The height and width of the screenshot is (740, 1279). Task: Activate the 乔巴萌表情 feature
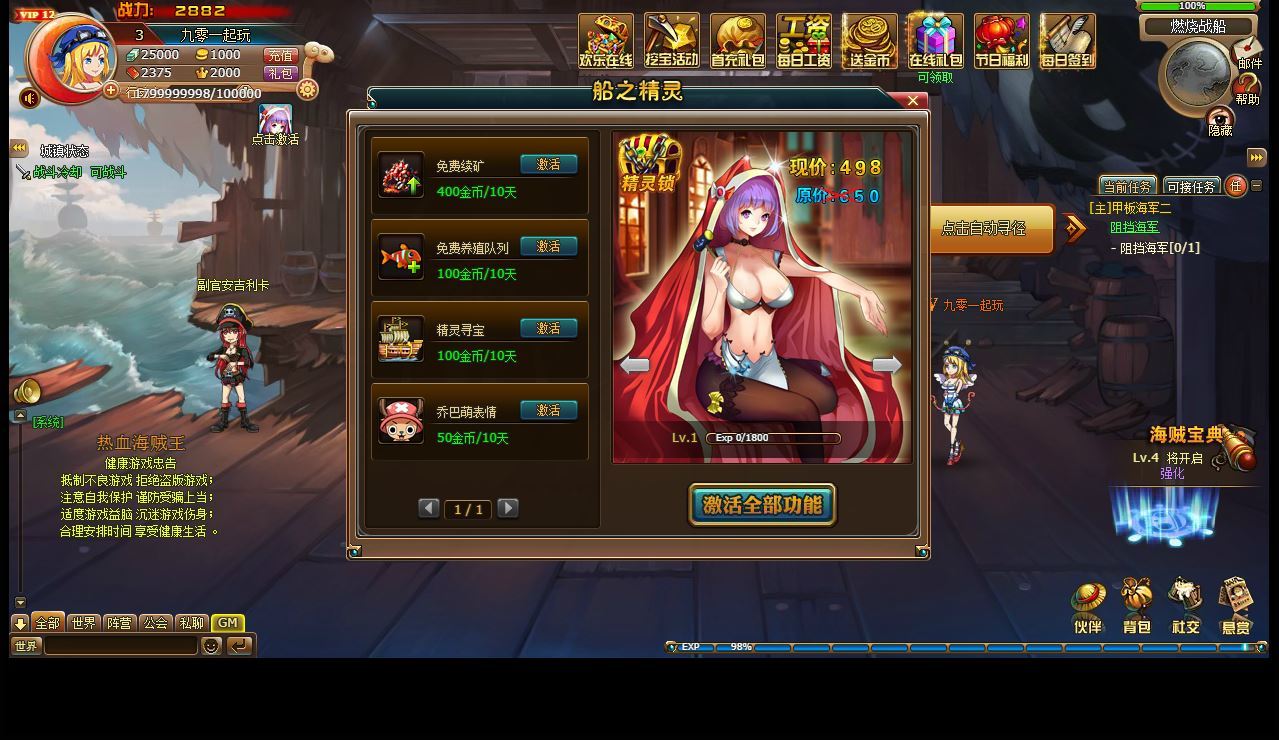coord(548,411)
